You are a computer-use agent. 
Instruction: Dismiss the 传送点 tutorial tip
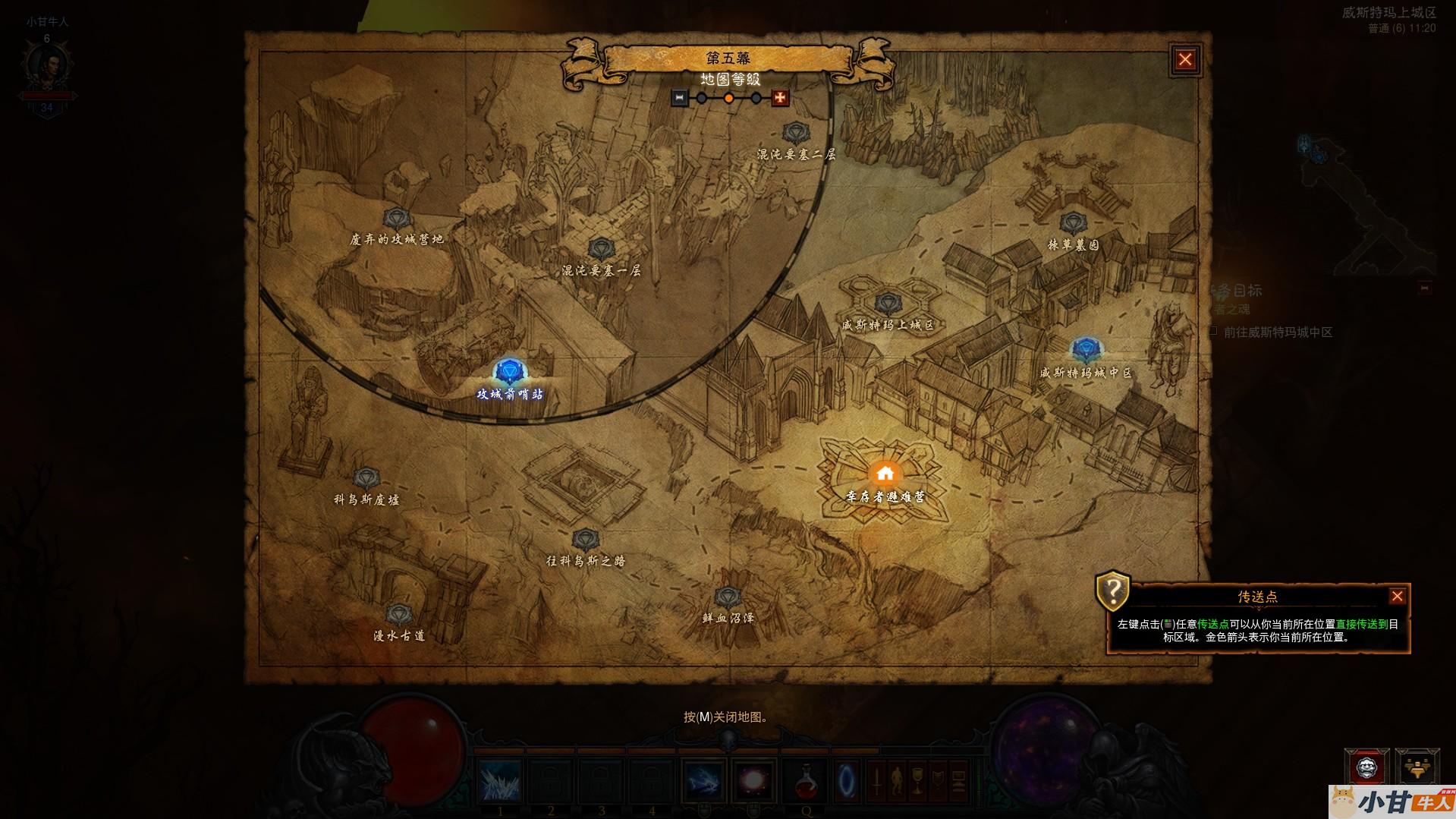click(1397, 597)
